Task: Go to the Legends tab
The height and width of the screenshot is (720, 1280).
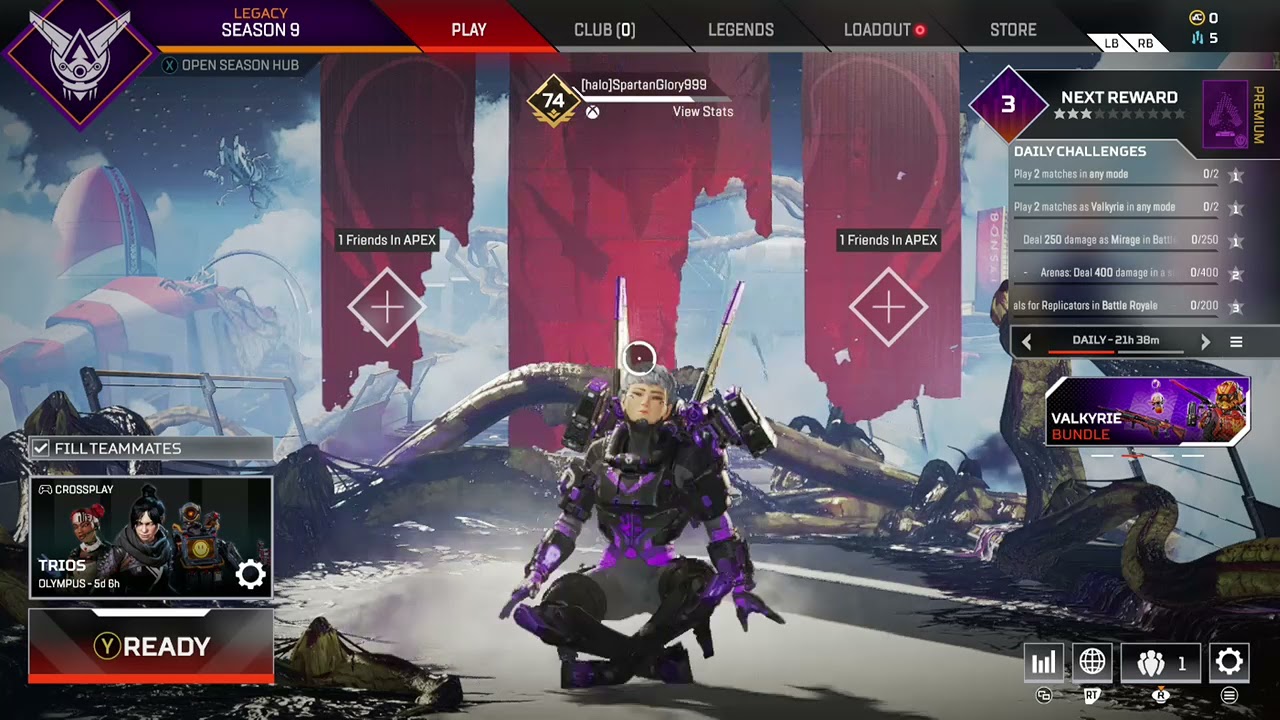Action: pyautogui.click(x=740, y=30)
